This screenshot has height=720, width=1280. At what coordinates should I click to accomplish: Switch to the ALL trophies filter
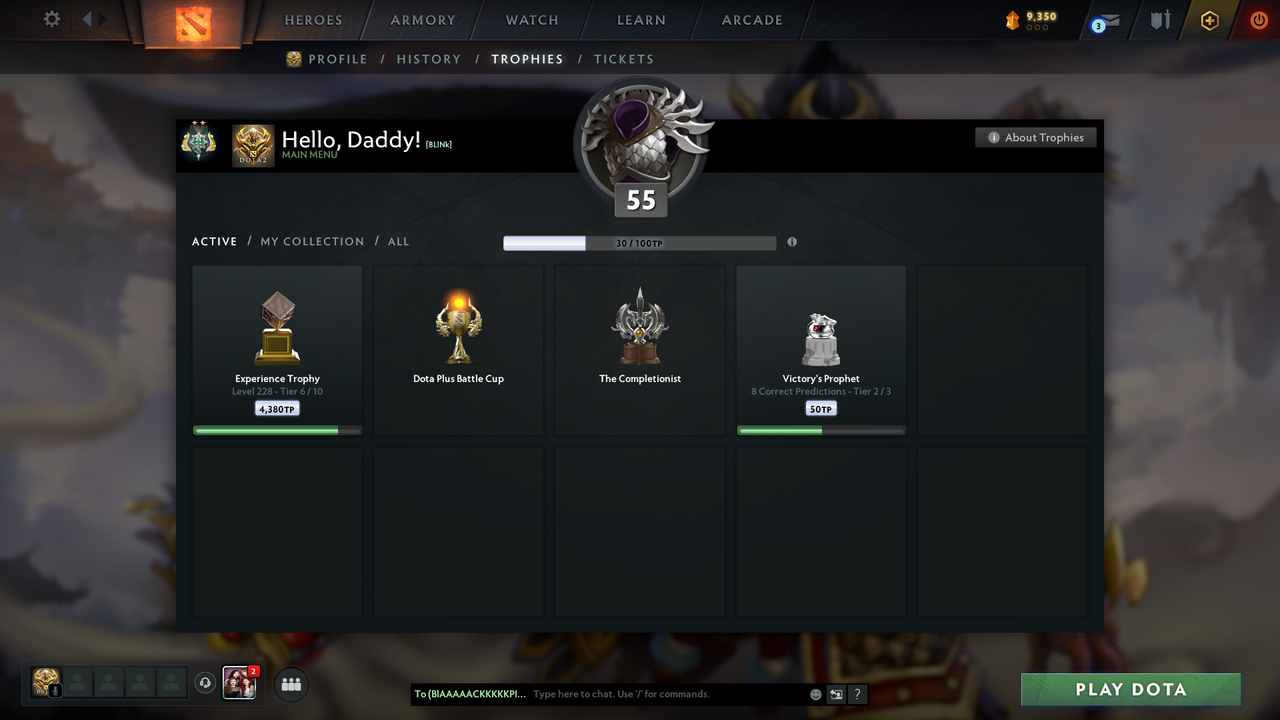pyautogui.click(x=398, y=241)
